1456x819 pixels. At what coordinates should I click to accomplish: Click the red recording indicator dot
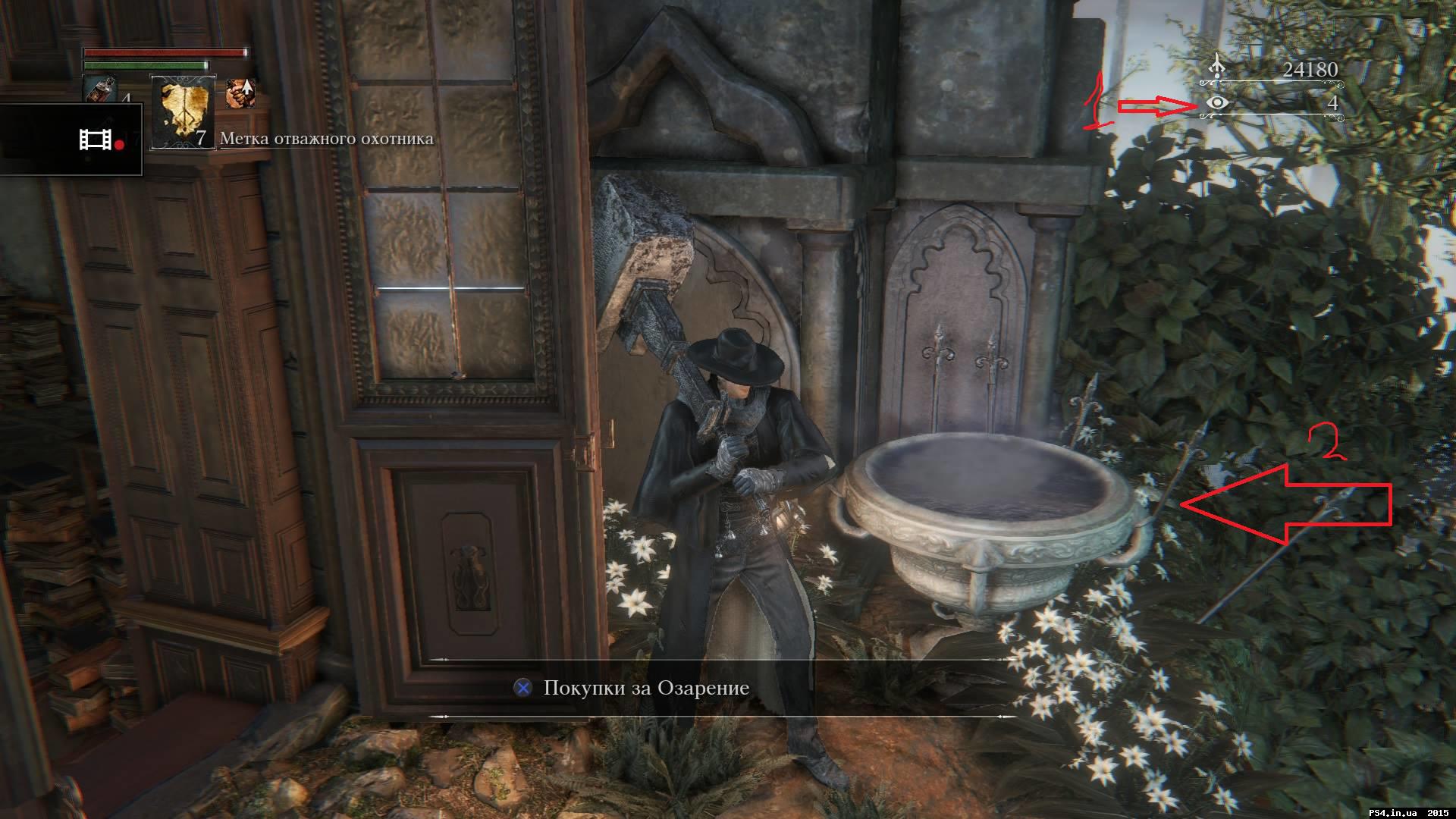(119, 143)
